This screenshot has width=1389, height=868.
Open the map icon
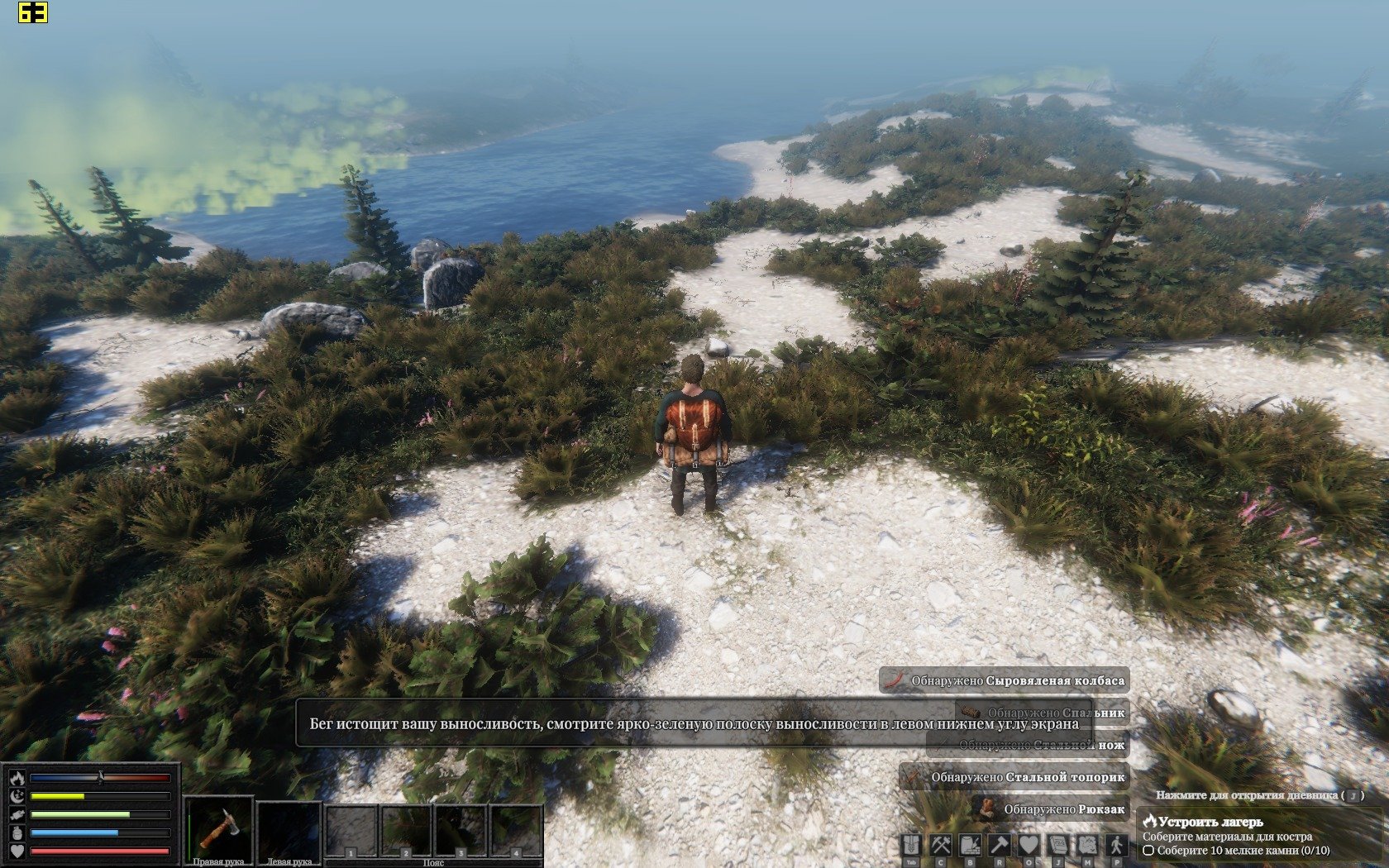tap(1086, 845)
